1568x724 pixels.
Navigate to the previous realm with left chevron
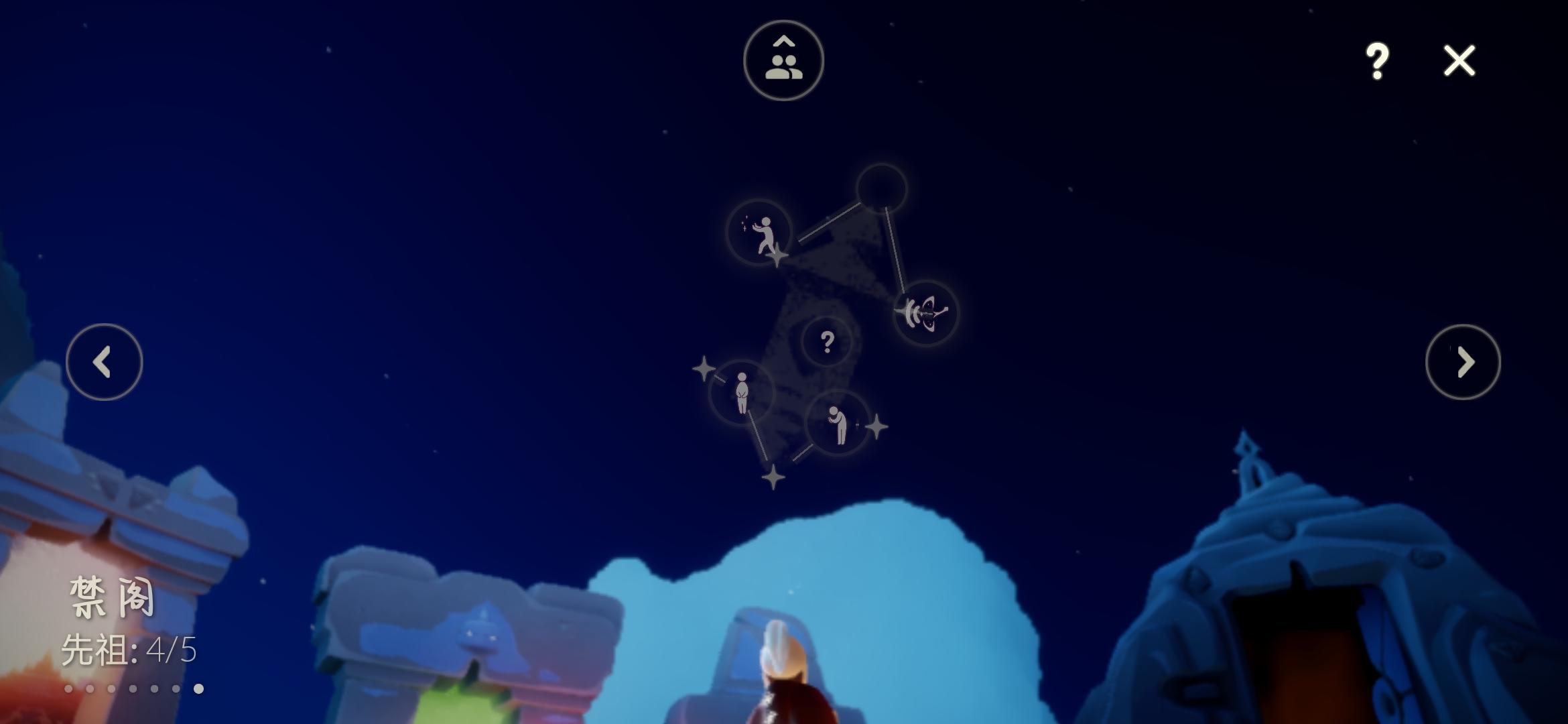105,362
